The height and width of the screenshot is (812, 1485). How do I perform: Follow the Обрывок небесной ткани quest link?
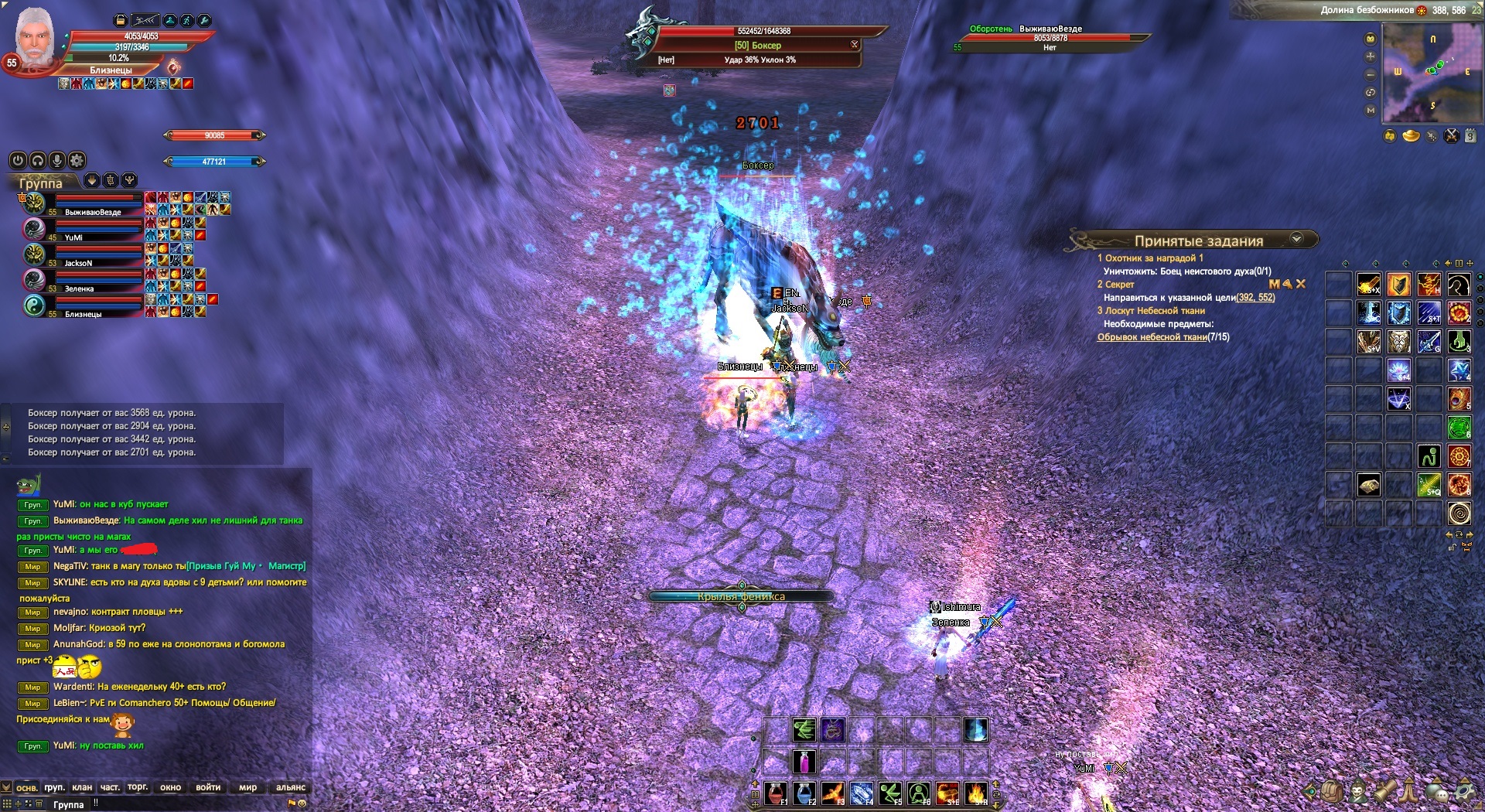[1152, 337]
